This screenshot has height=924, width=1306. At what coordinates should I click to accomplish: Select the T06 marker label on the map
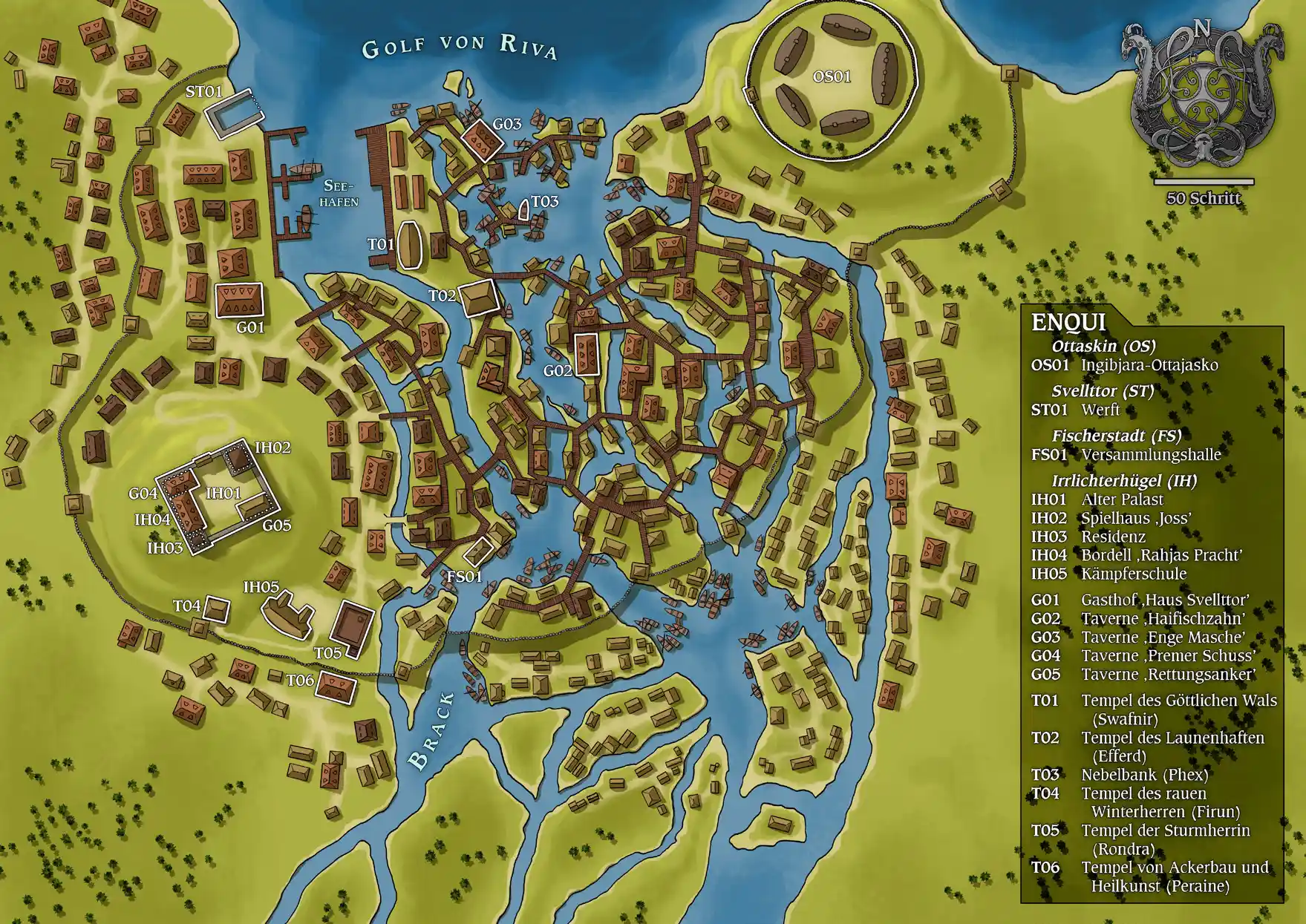[301, 680]
